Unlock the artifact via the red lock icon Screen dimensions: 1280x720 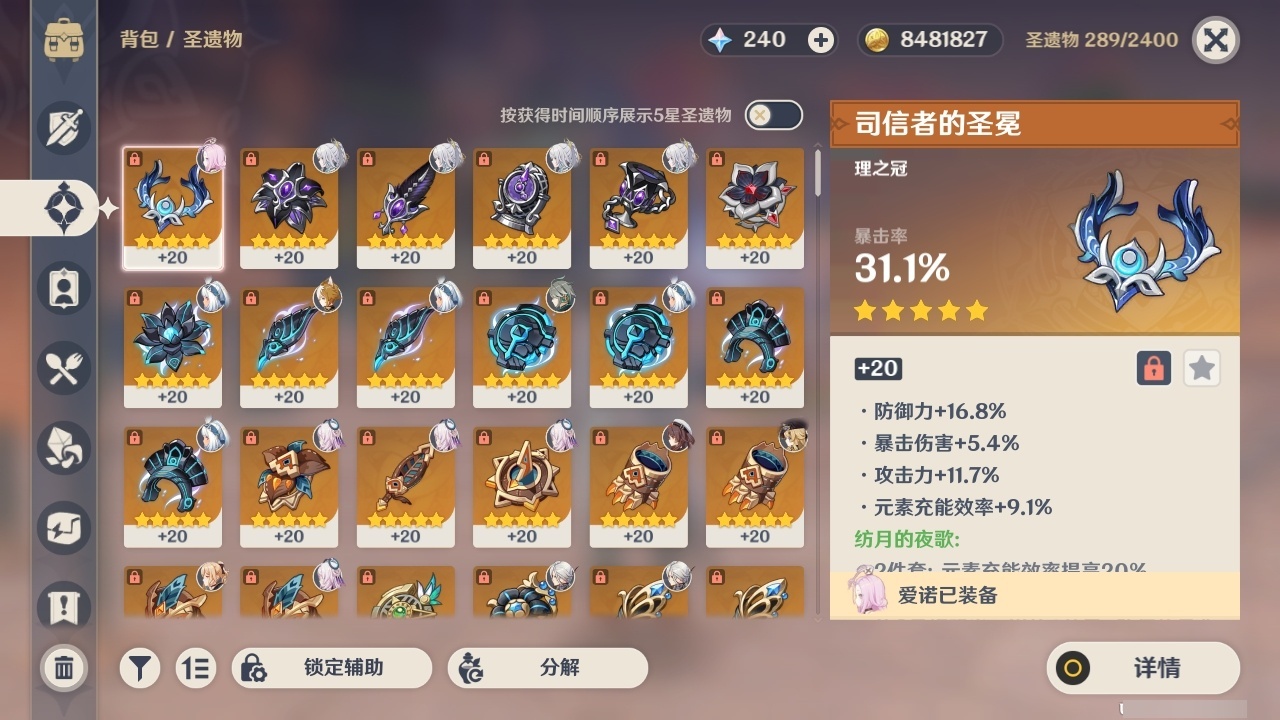(1152, 368)
